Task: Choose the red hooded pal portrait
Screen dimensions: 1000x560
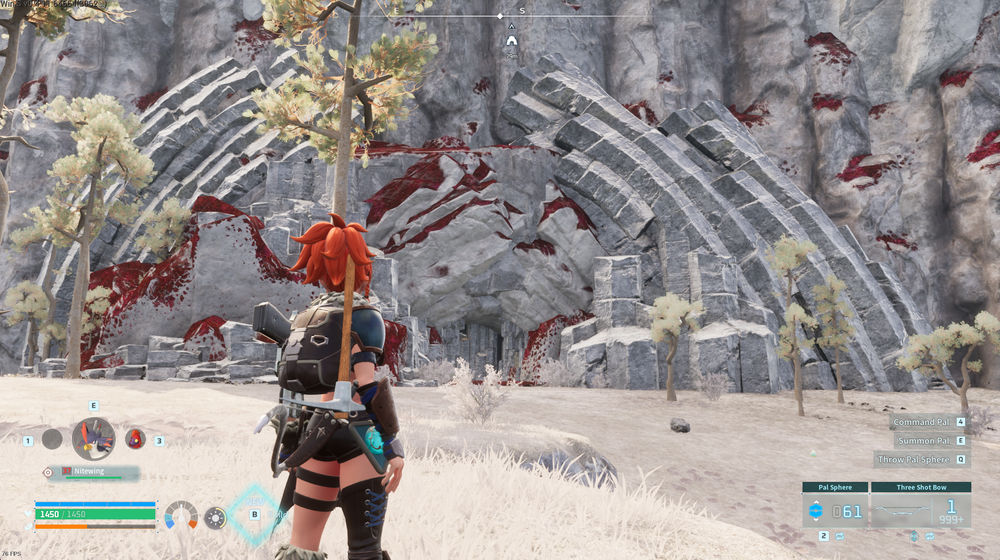Action: point(135,438)
